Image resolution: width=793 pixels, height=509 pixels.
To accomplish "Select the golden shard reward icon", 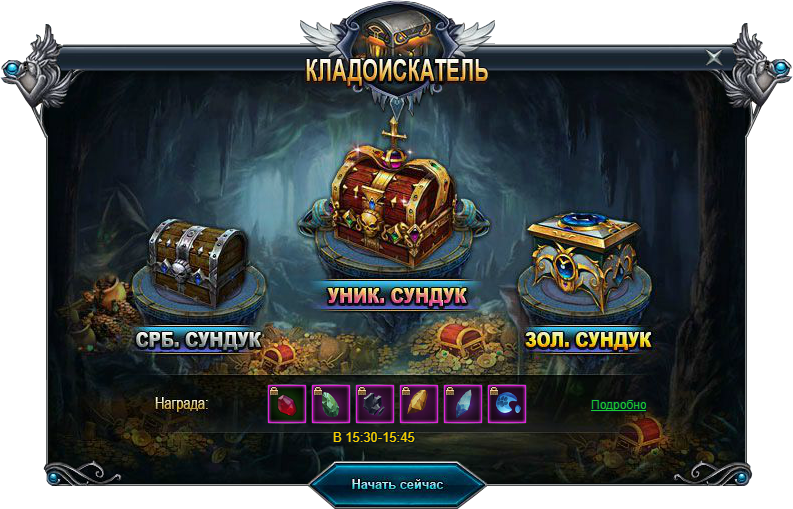I will click(418, 404).
